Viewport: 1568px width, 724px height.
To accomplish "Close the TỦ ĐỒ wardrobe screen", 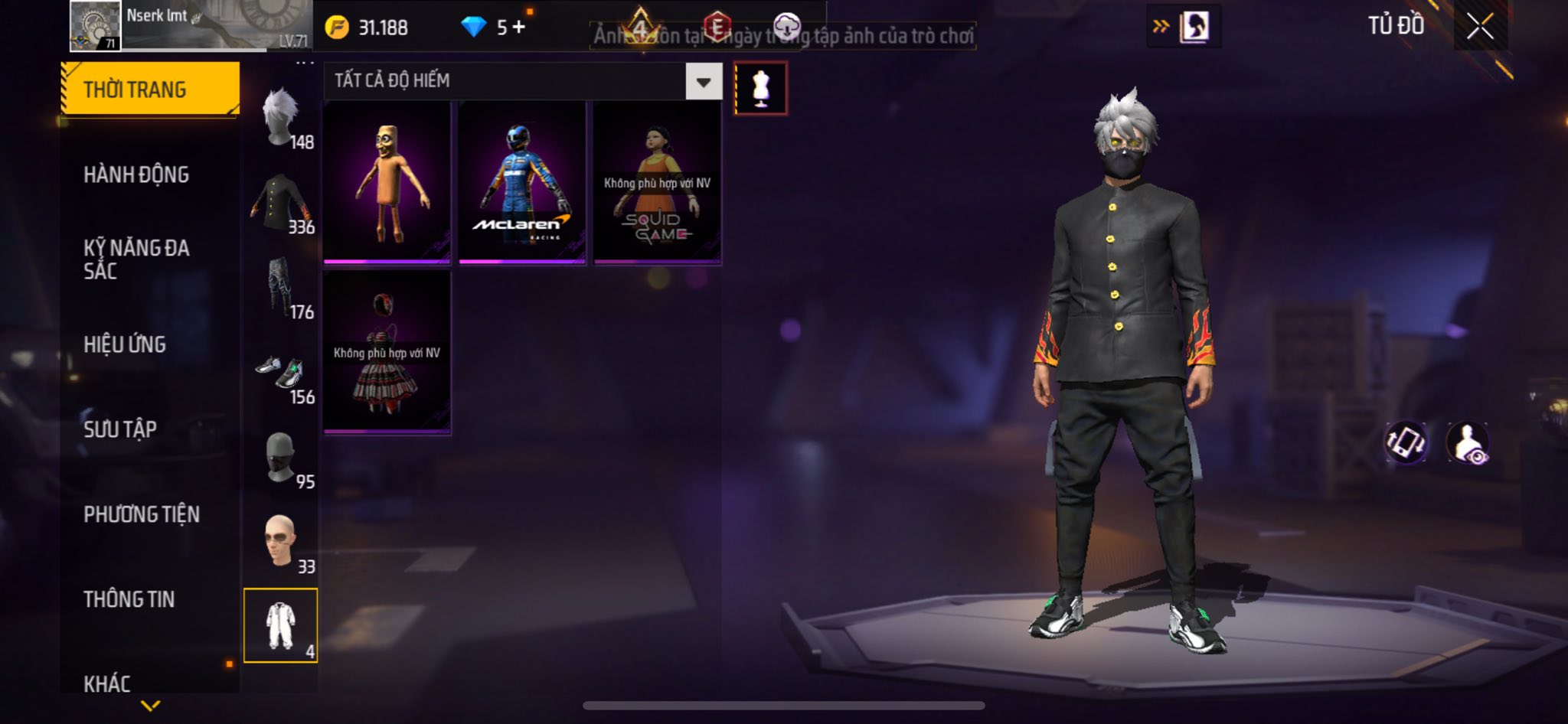I will point(1480,27).
